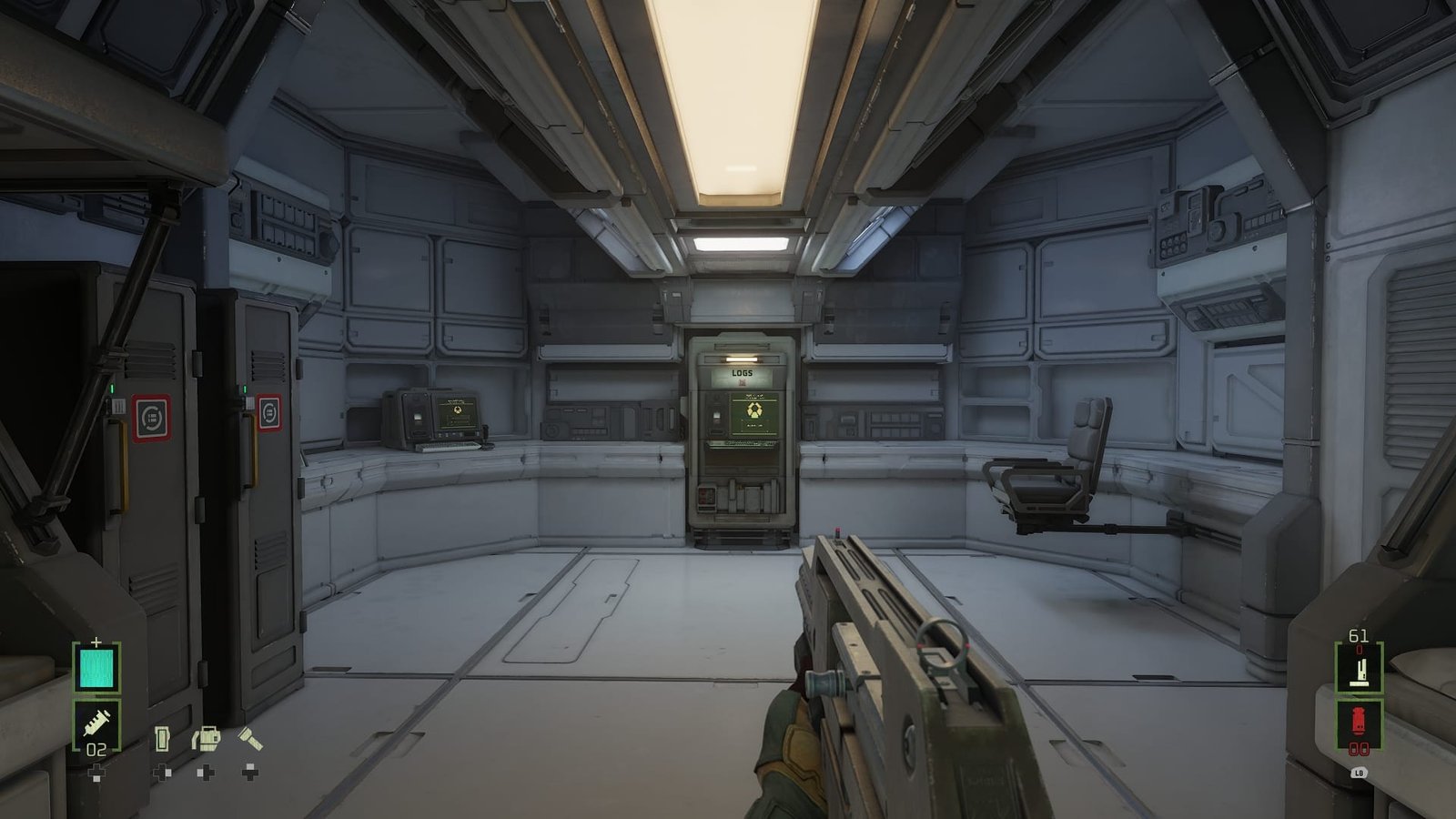Use the stim syringe healing item
1456x819 pixels.
tap(96, 723)
